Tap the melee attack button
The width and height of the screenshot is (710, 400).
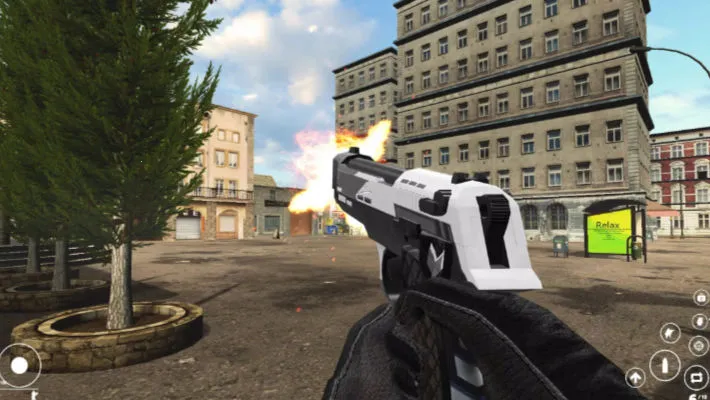point(670,333)
